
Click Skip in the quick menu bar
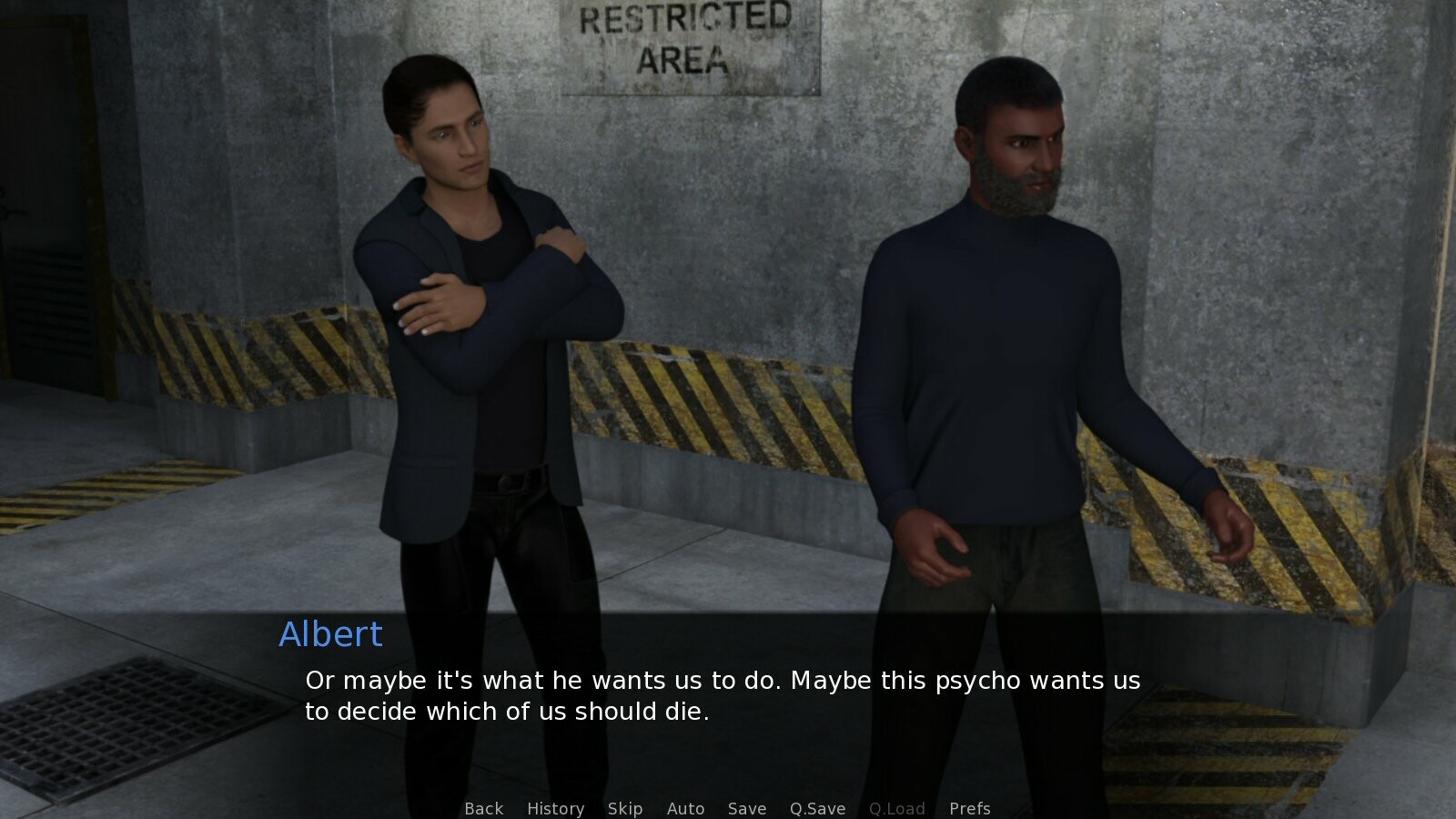pos(624,808)
